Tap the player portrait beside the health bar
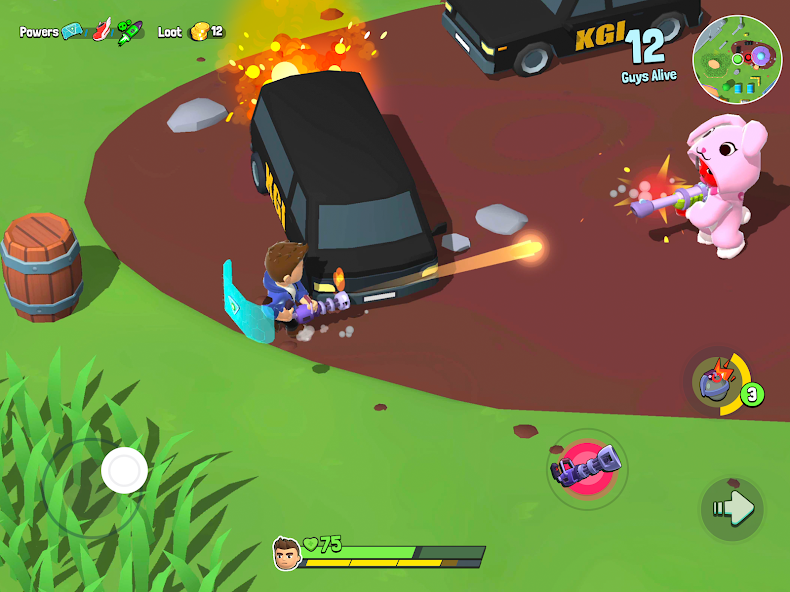Screen dimensions: 790x592 coord(286,552)
